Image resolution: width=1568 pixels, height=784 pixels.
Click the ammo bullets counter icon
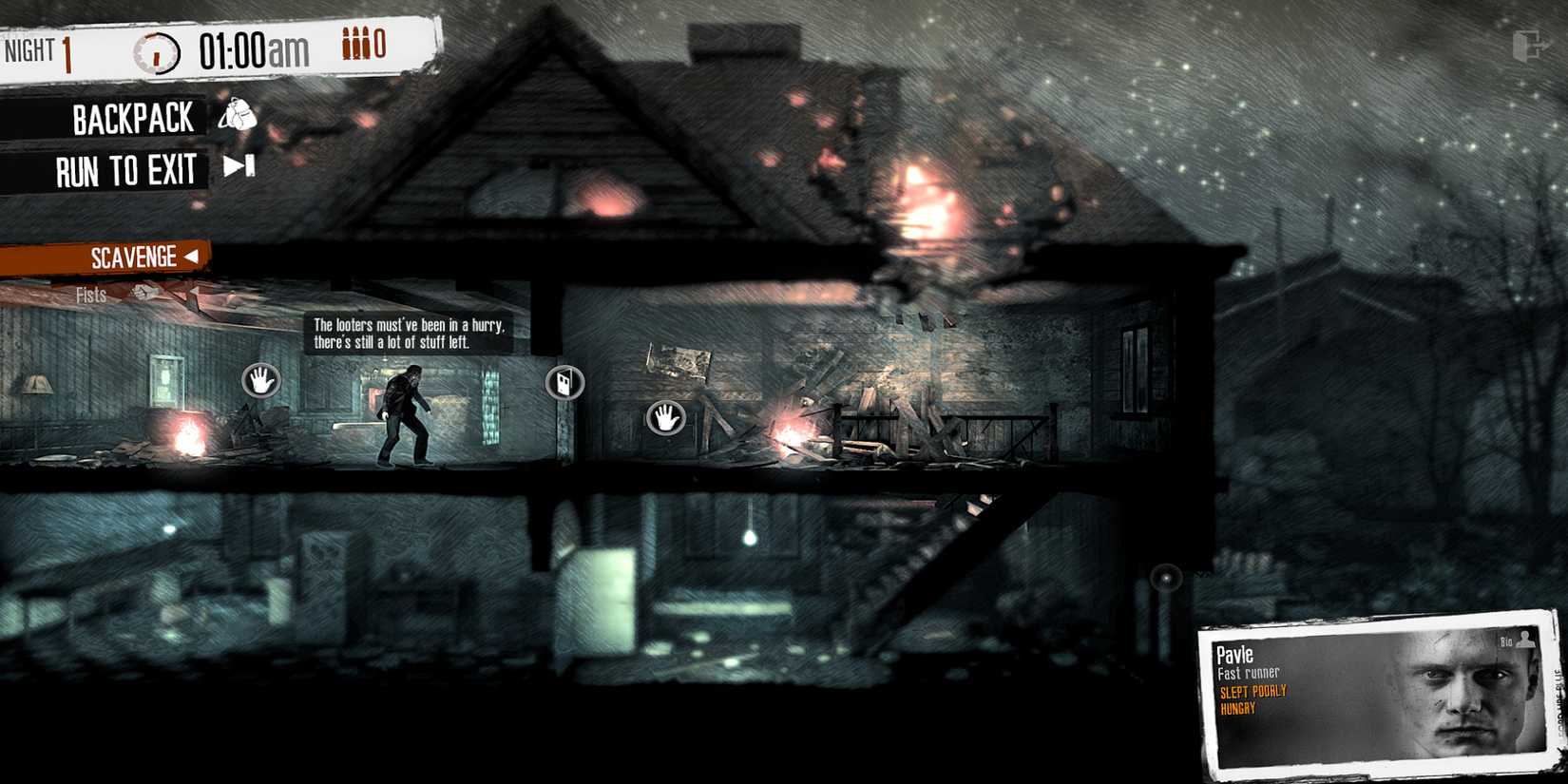tap(354, 44)
